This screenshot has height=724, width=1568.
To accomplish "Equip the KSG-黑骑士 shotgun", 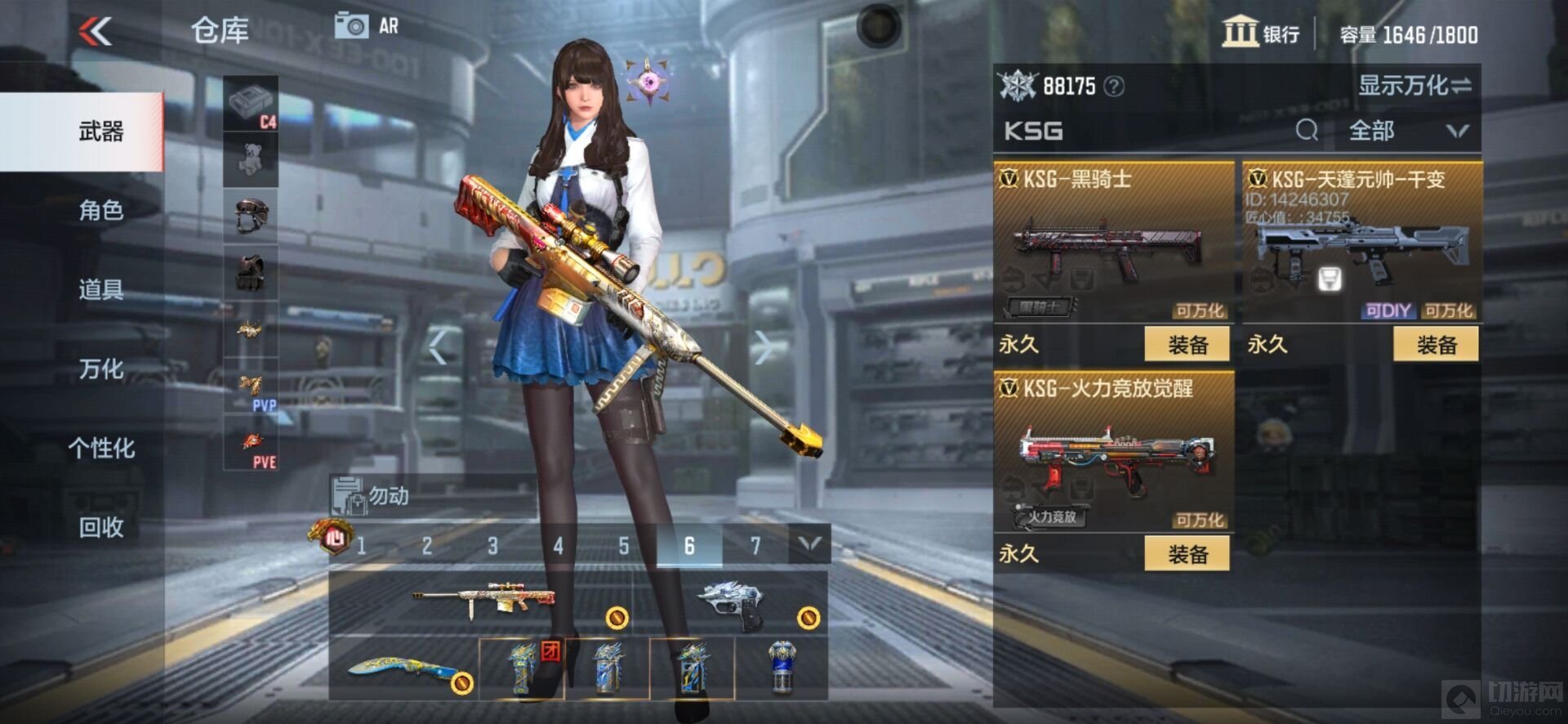I will [1187, 345].
